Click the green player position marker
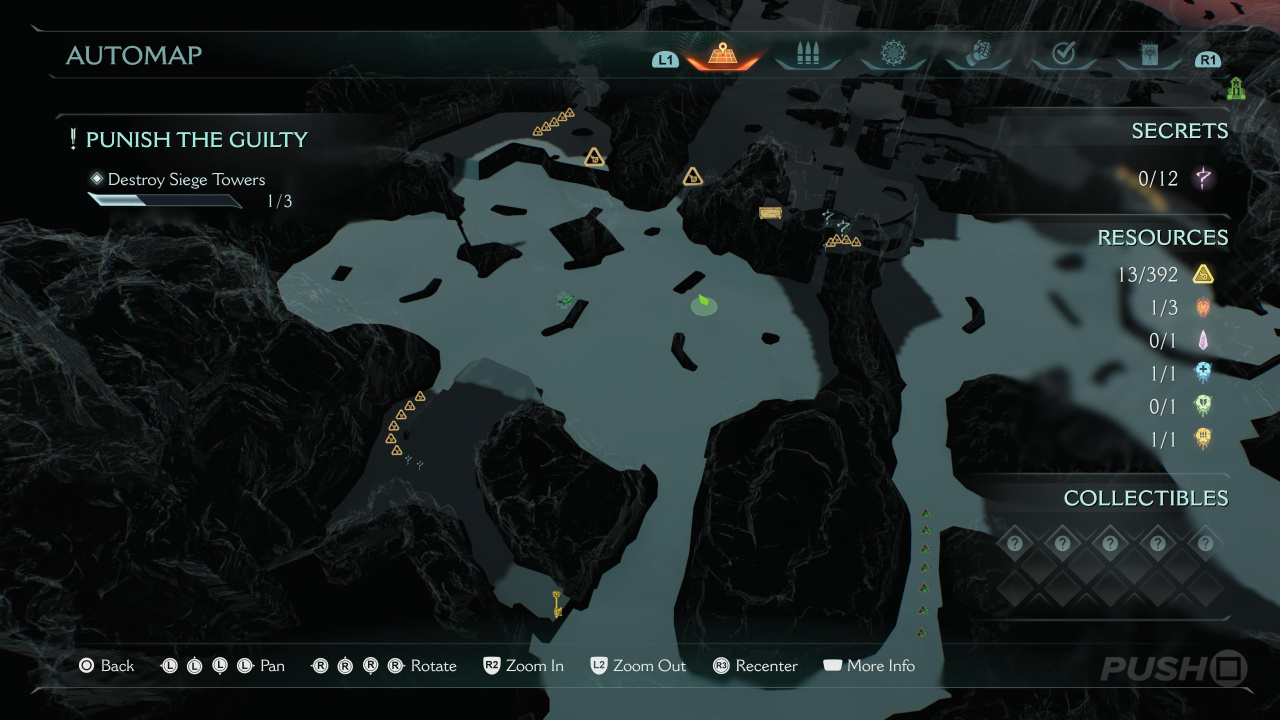The width and height of the screenshot is (1280, 720). point(704,302)
